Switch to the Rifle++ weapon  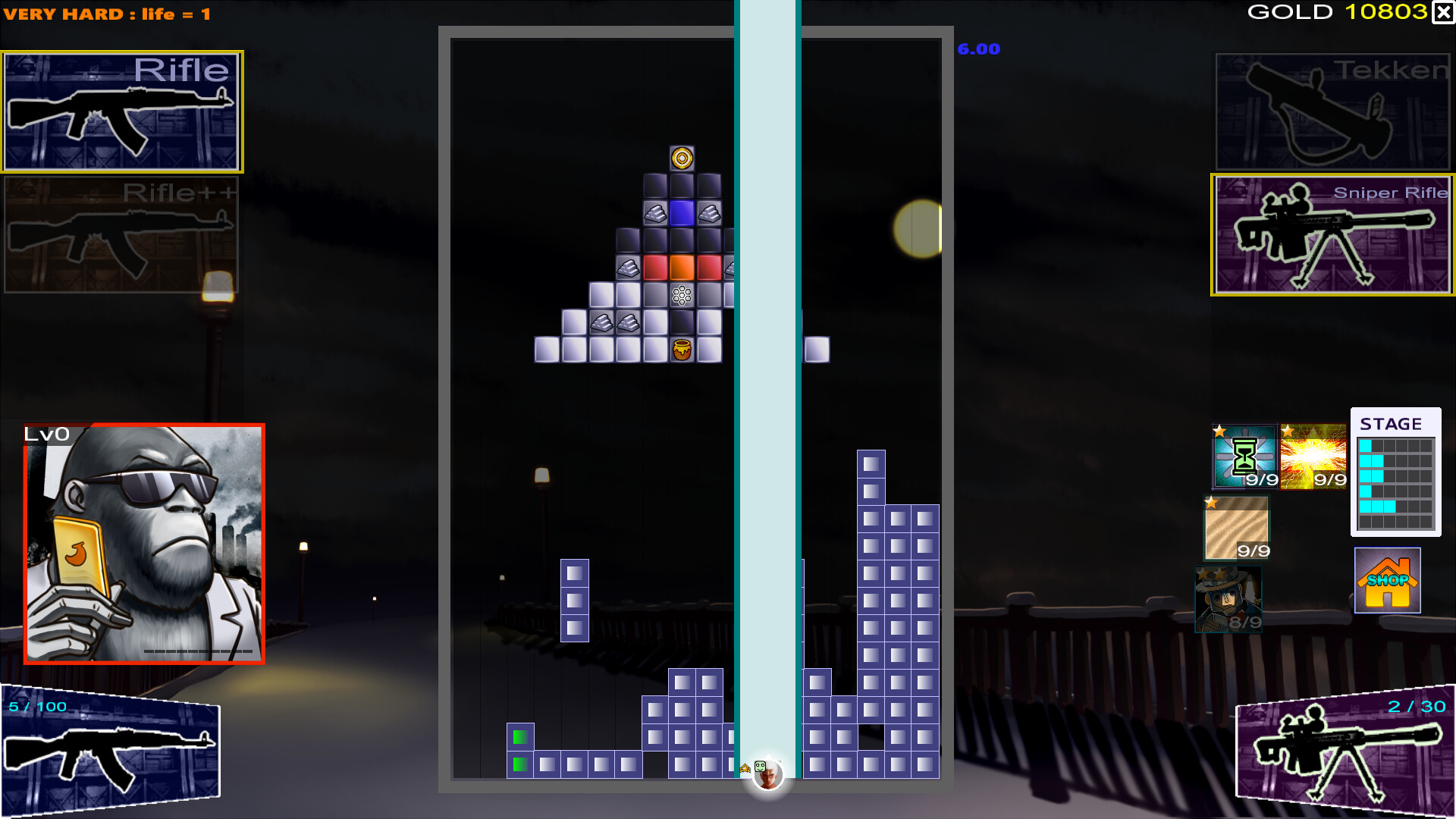121,235
